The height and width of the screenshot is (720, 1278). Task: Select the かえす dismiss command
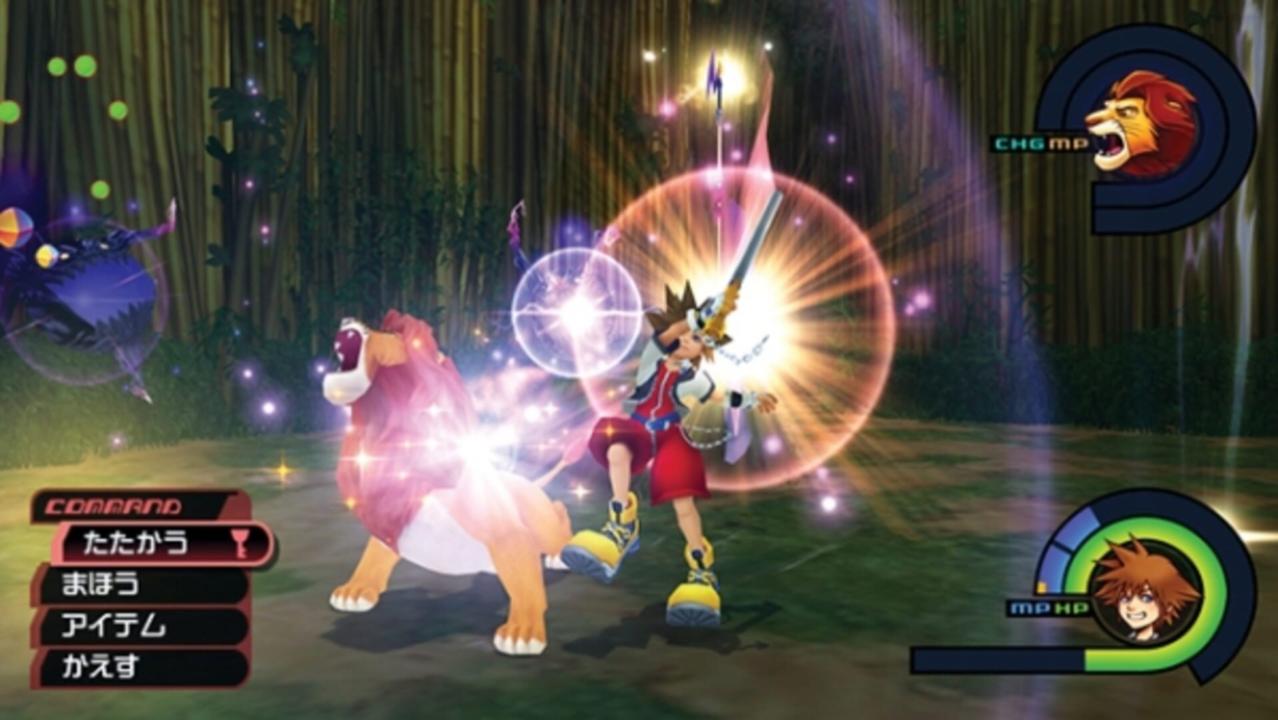pyautogui.click(x=140, y=667)
